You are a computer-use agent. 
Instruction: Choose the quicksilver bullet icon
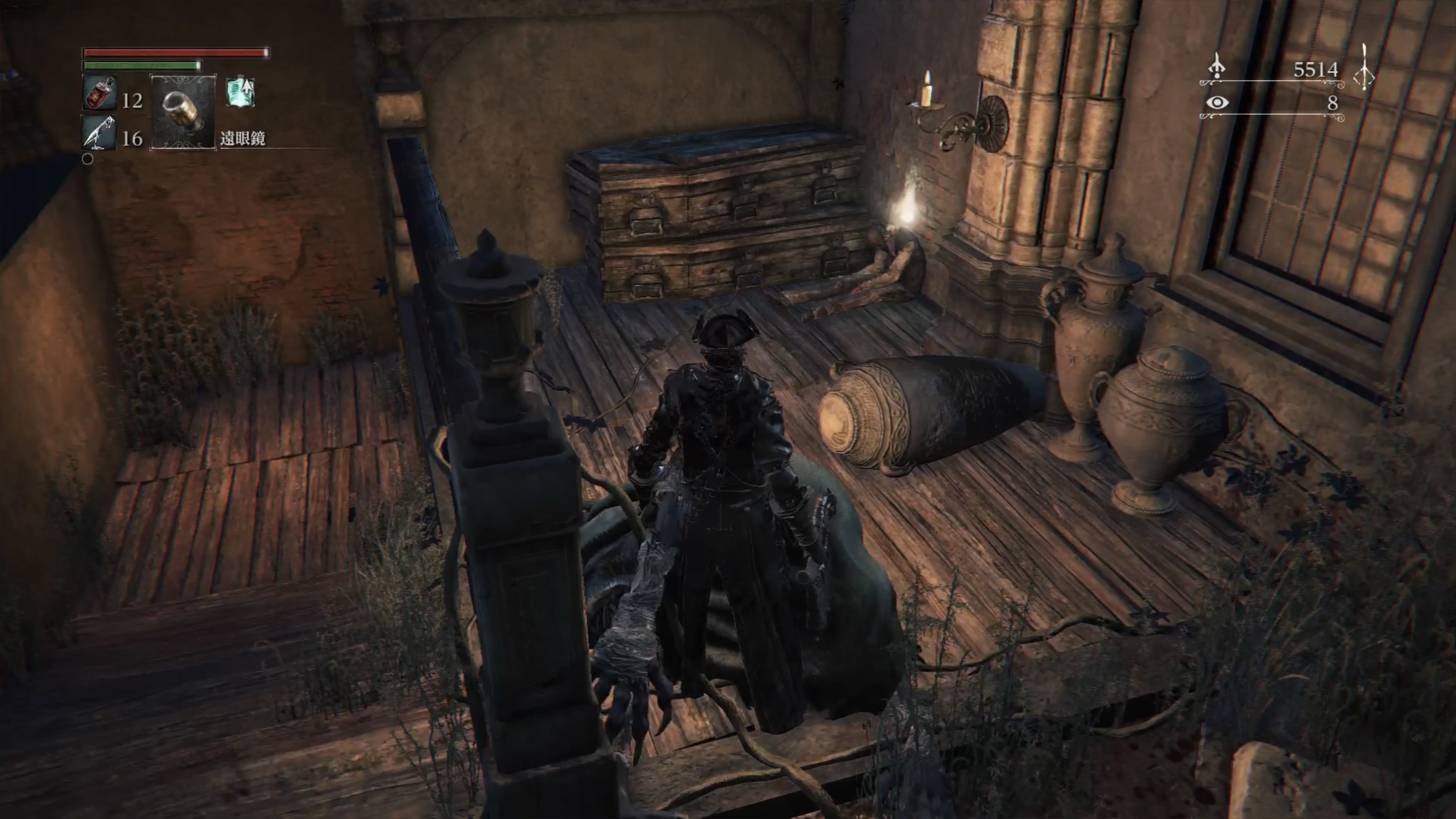[x=99, y=133]
